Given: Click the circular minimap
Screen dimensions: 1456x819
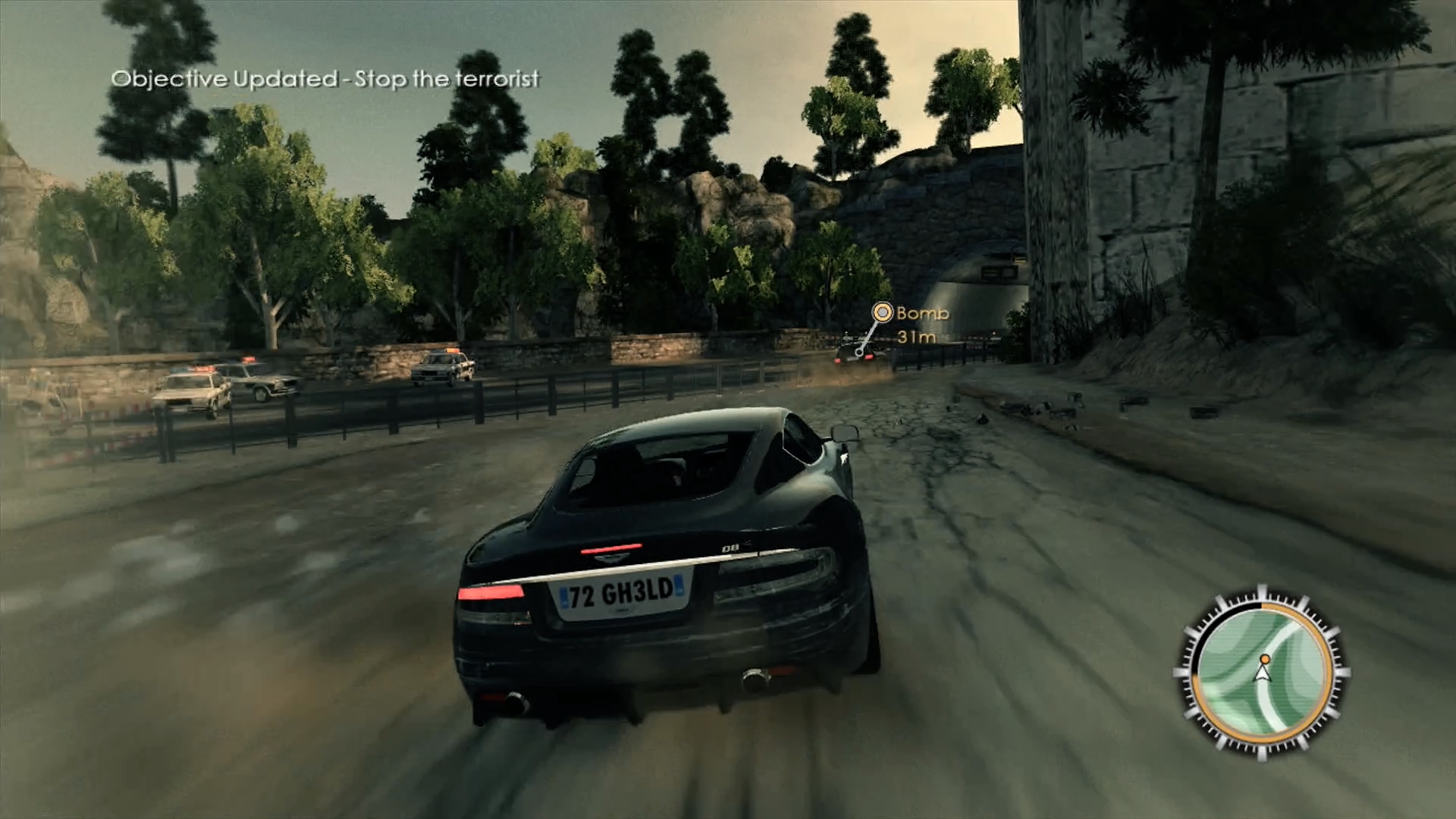Looking at the screenshot, I should [1261, 673].
